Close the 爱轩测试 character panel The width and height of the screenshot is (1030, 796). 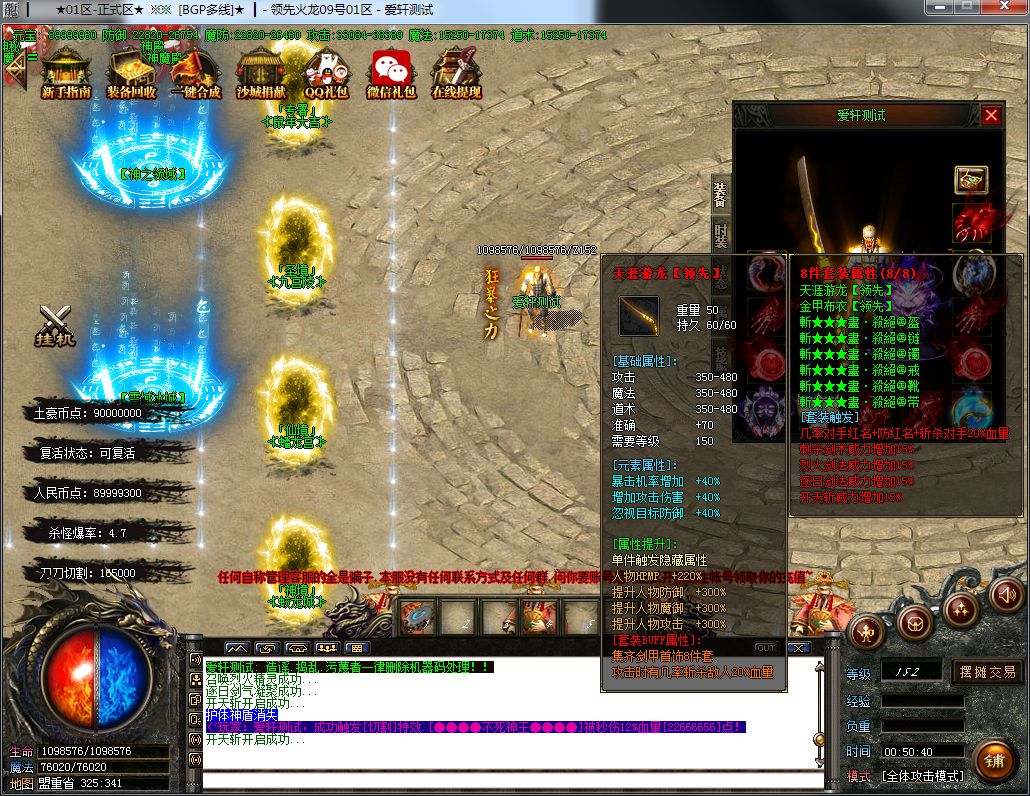[991, 115]
